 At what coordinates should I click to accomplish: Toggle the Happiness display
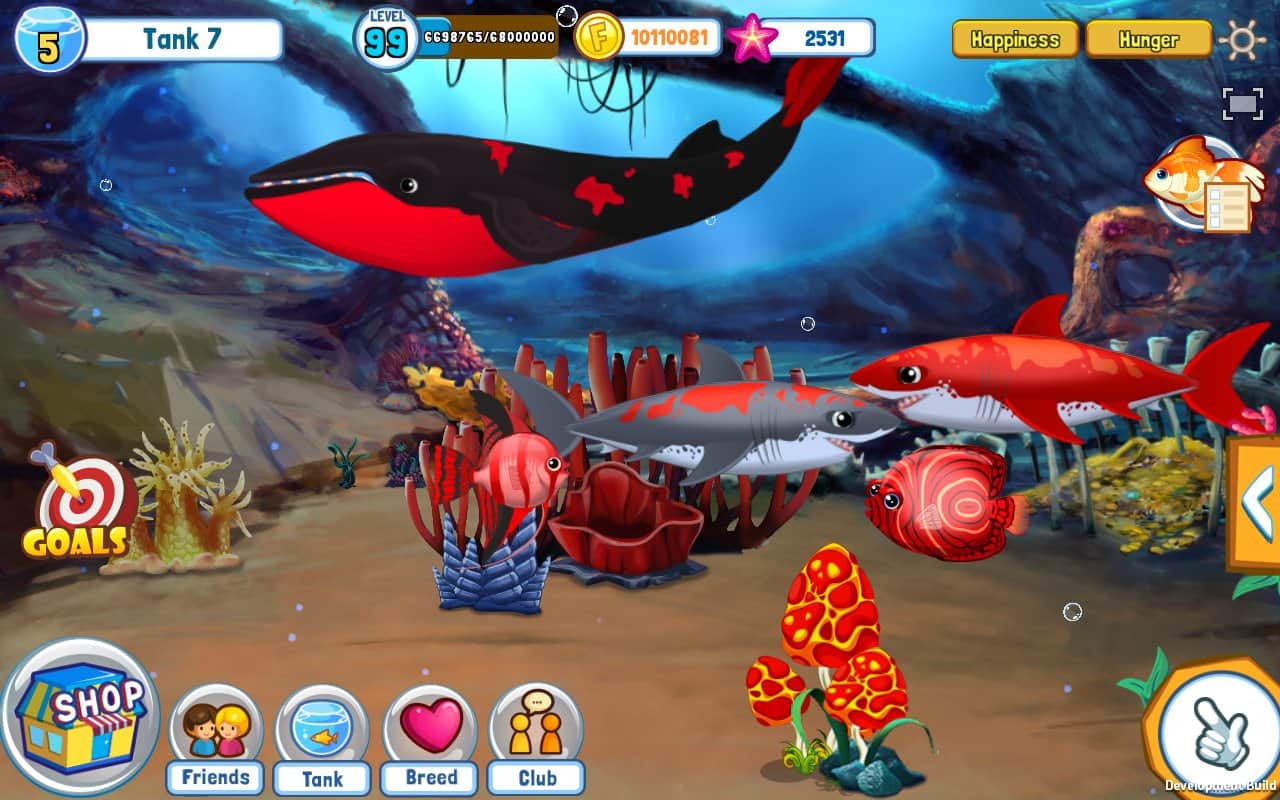click(x=1015, y=40)
